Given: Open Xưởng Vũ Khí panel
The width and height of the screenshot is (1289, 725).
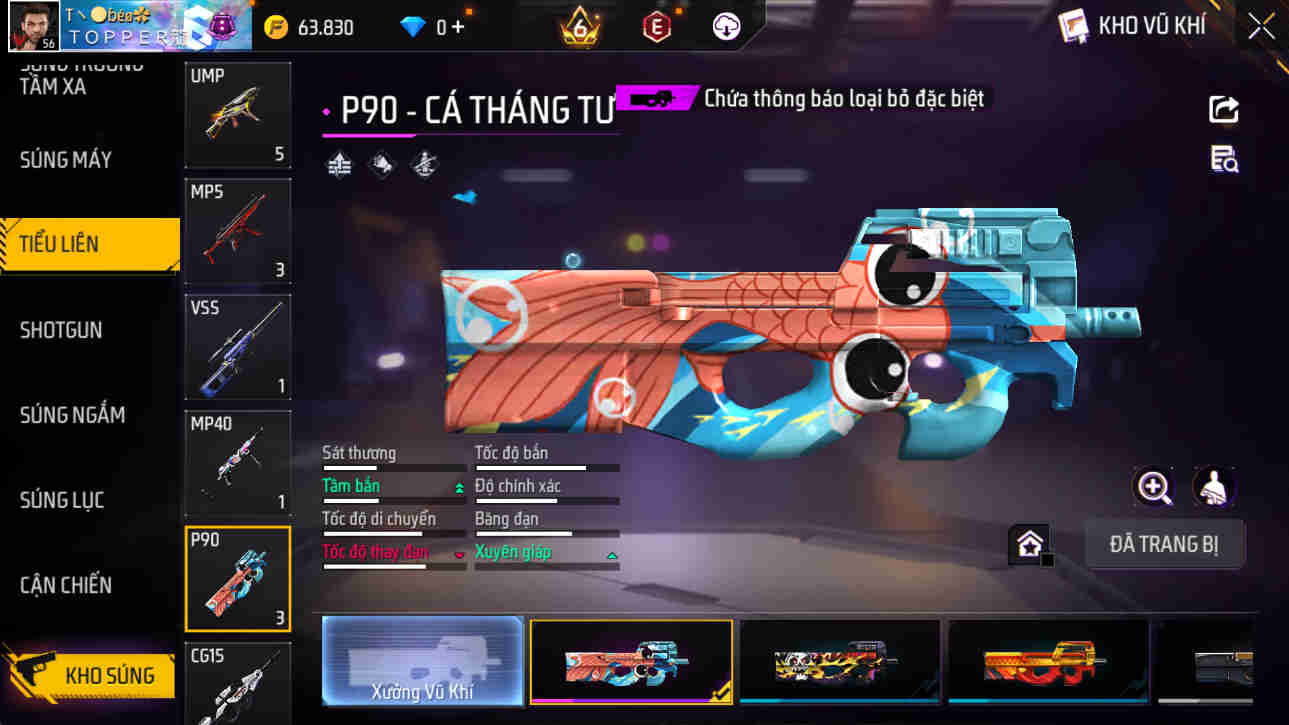Looking at the screenshot, I should [421, 661].
